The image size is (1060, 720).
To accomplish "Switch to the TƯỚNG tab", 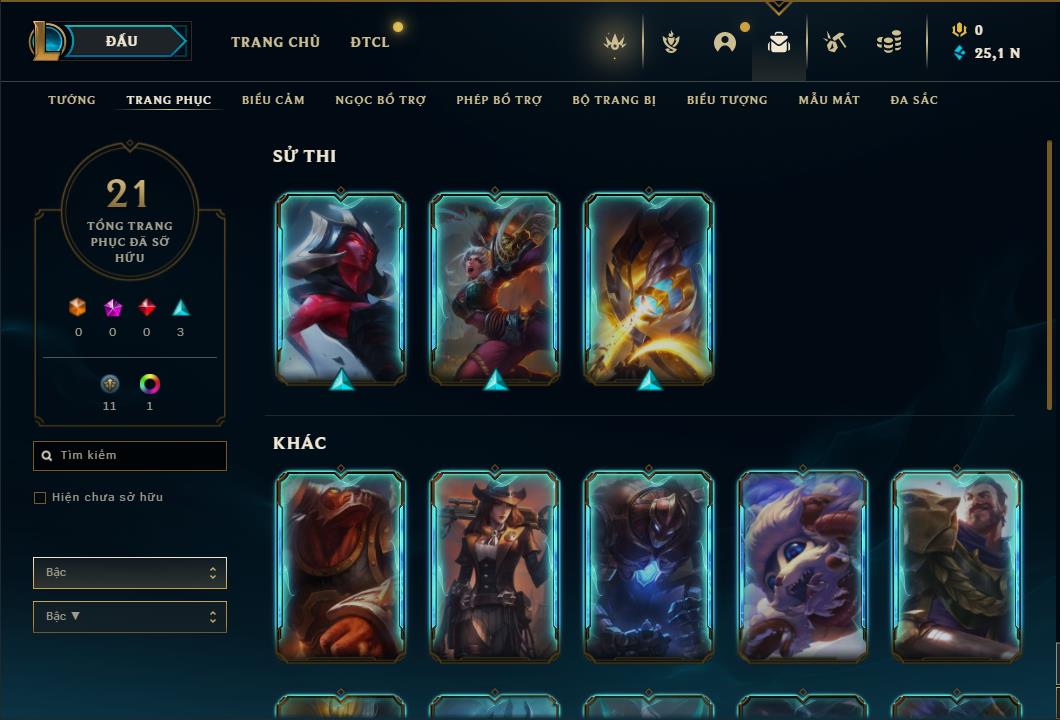I will pos(72,100).
